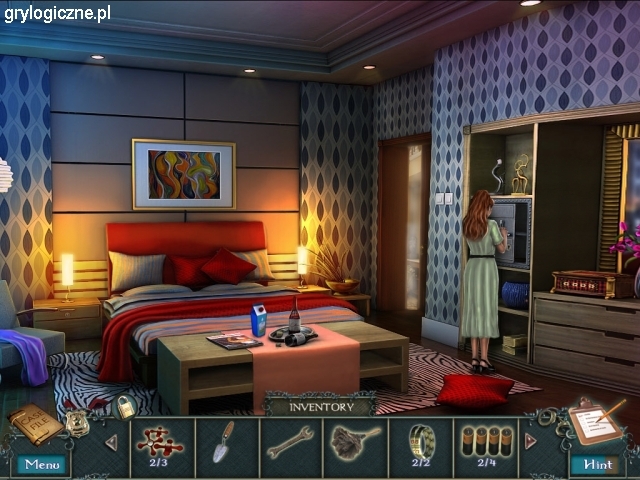Choose the feather duster item
The height and width of the screenshot is (480, 640).
tap(354, 442)
